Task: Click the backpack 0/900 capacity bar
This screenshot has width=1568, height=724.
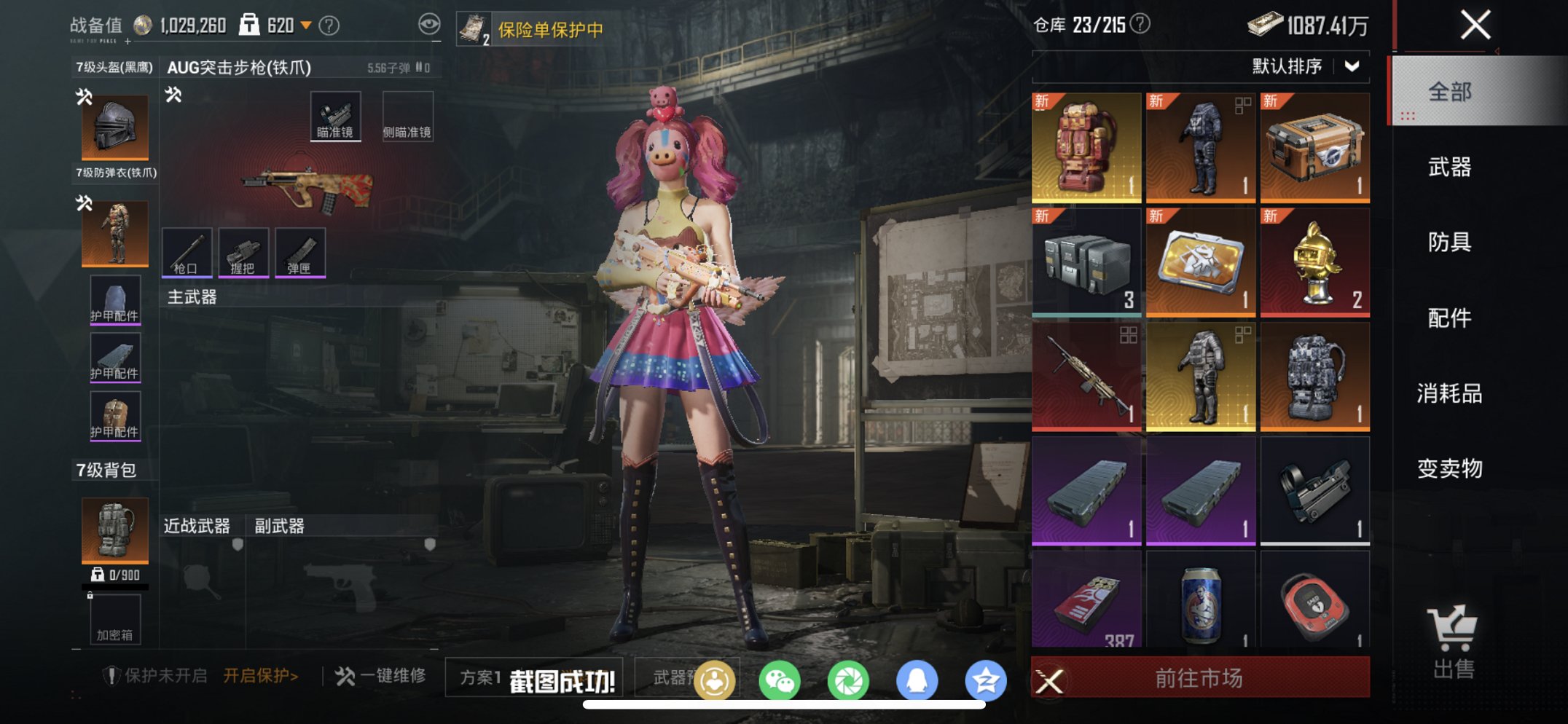Action: 114,575
